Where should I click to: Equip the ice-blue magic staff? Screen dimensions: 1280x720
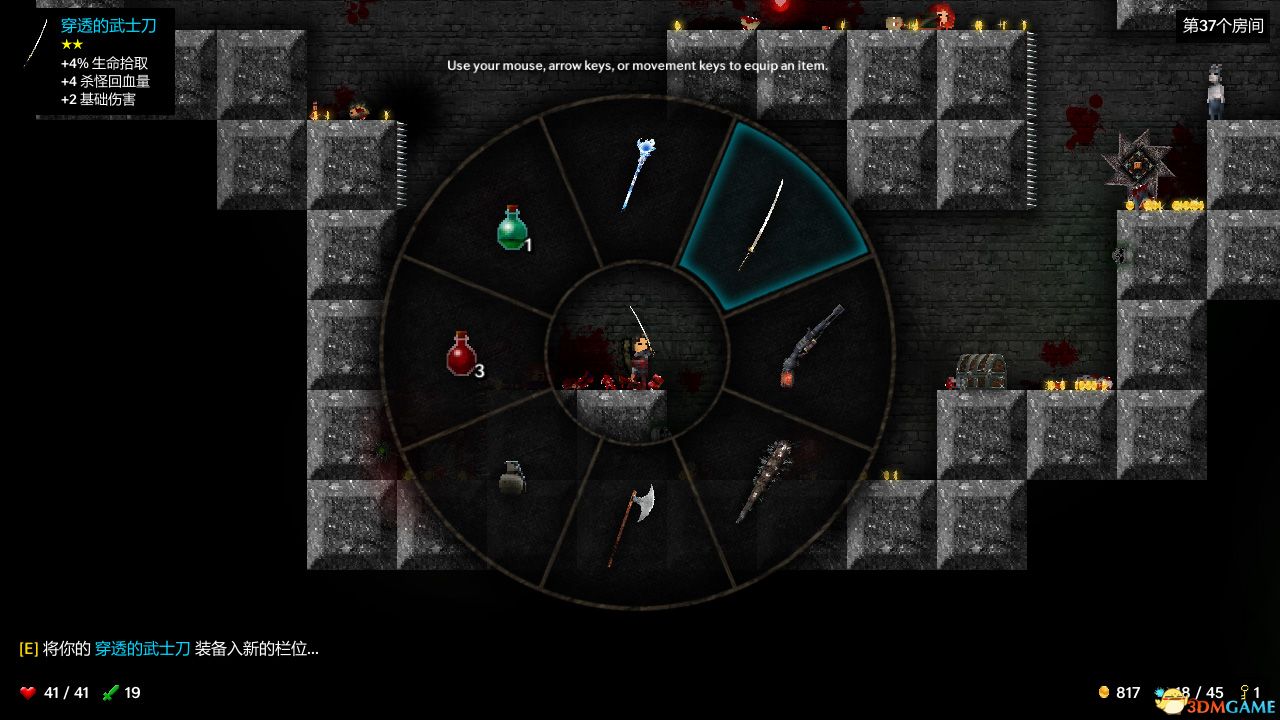(x=638, y=175)
